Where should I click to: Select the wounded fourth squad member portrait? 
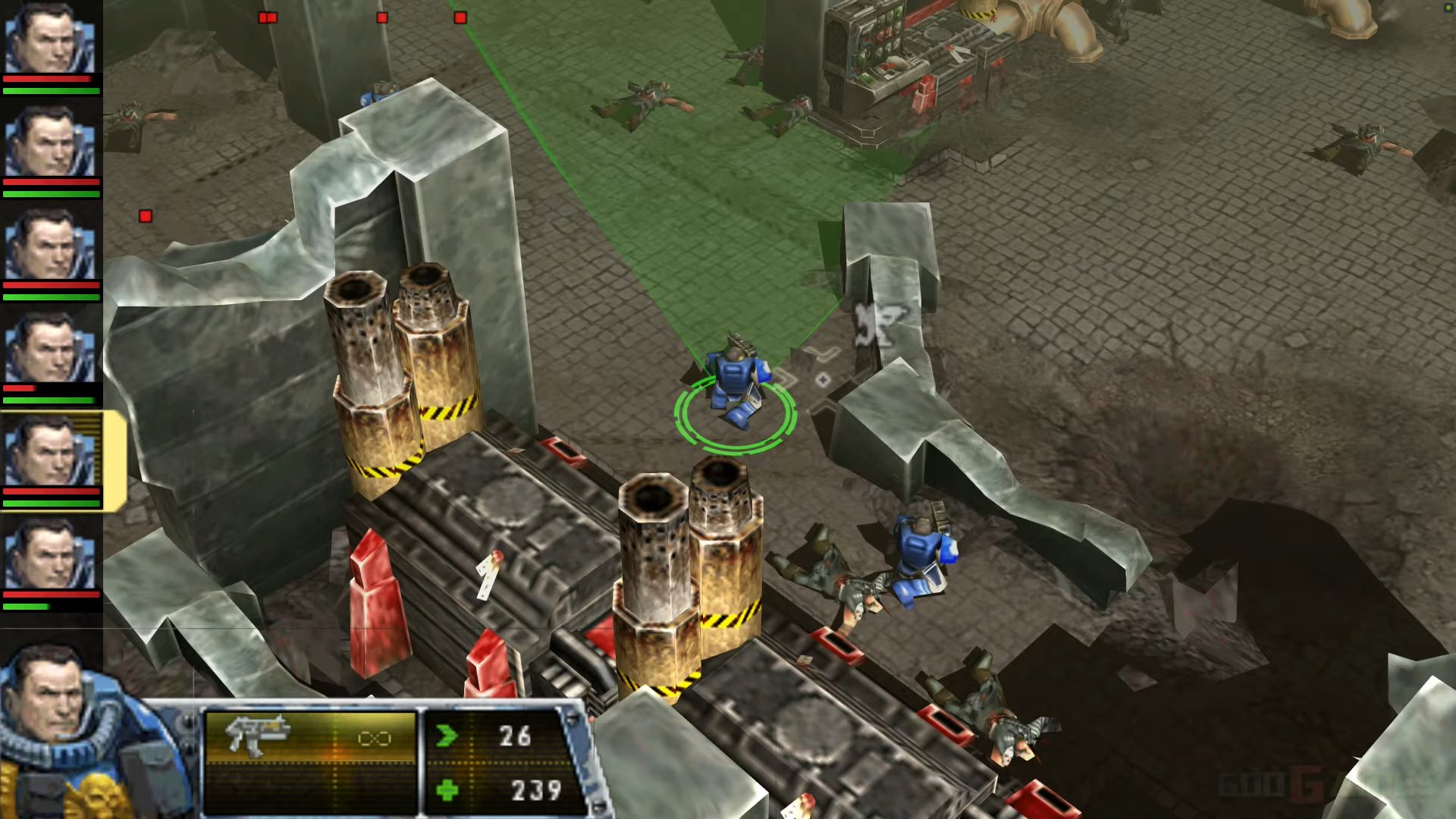coord(47,349)
